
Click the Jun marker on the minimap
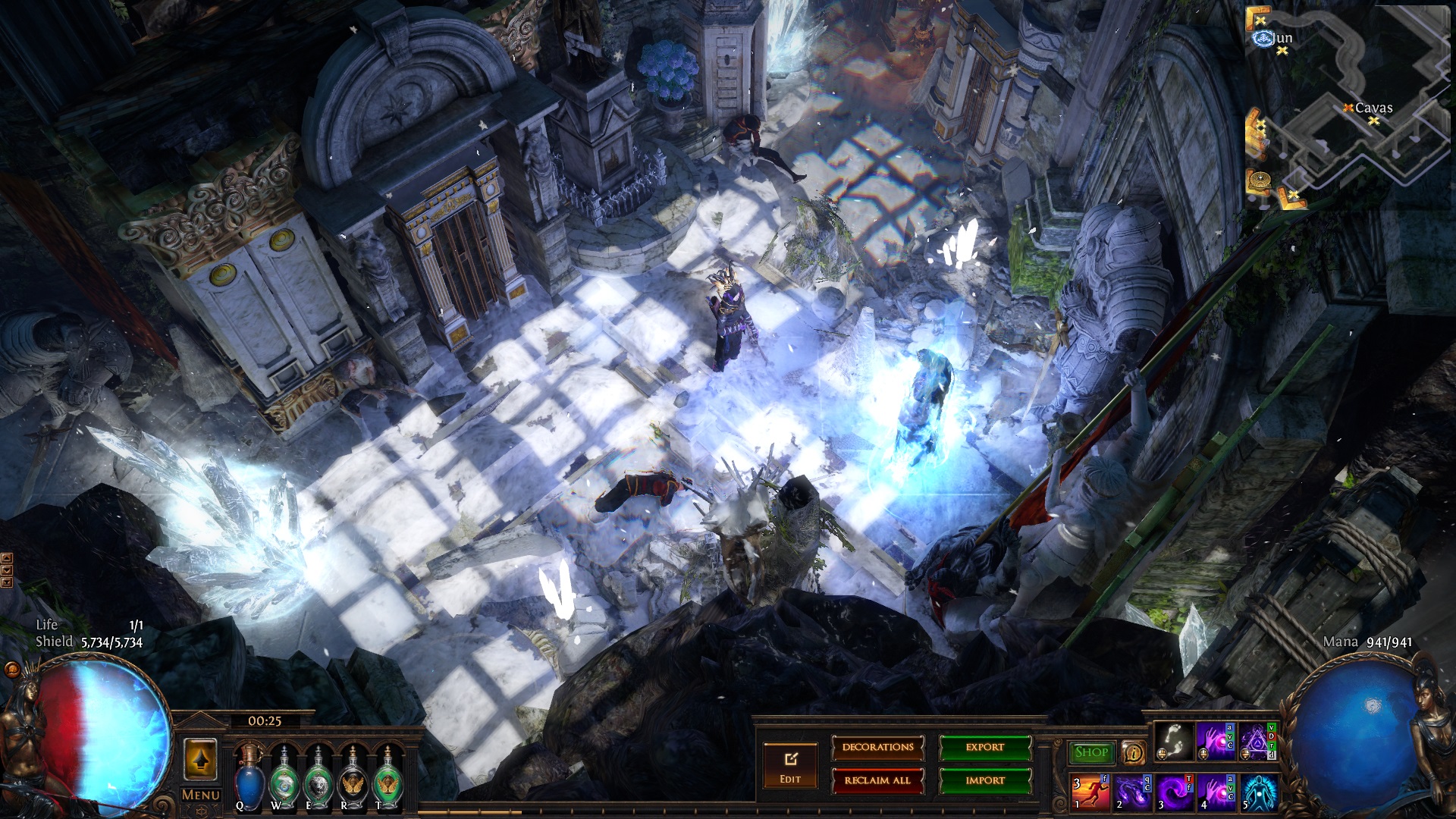1263,38
